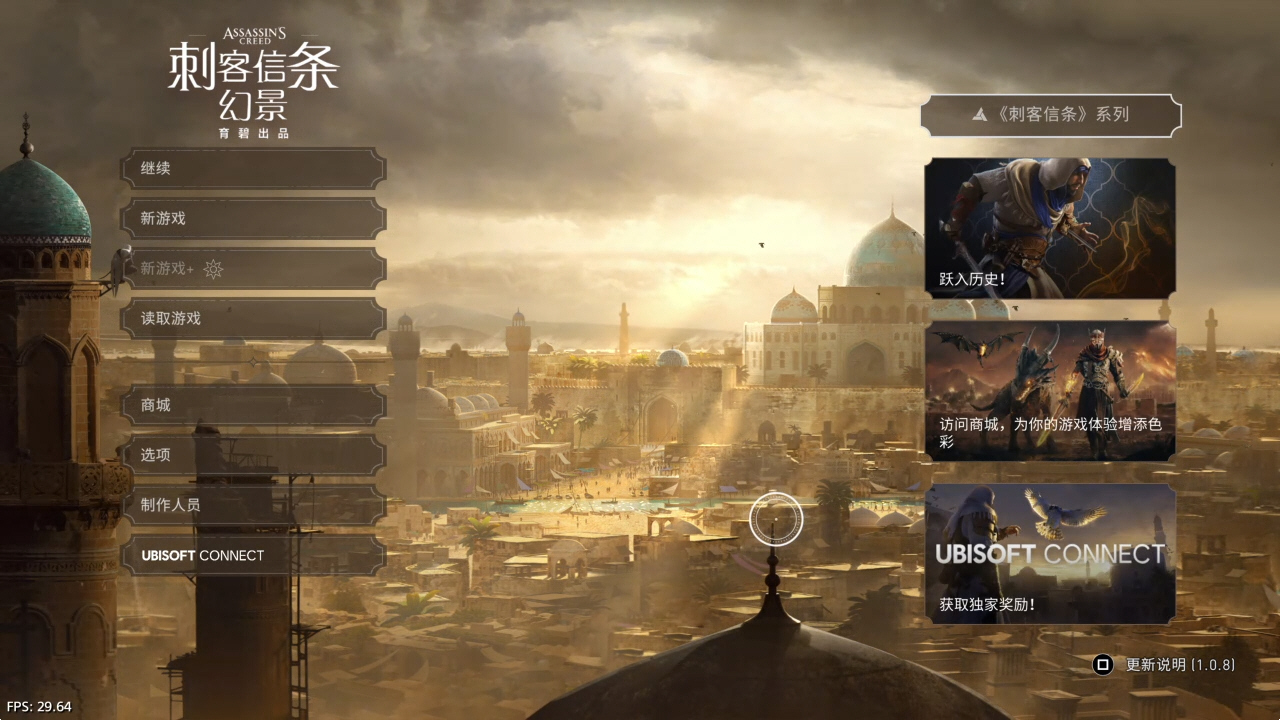Screen dimensions: 1280x720
Task: Click the 《刺客信条》系列 series button
Action: 1050,115
